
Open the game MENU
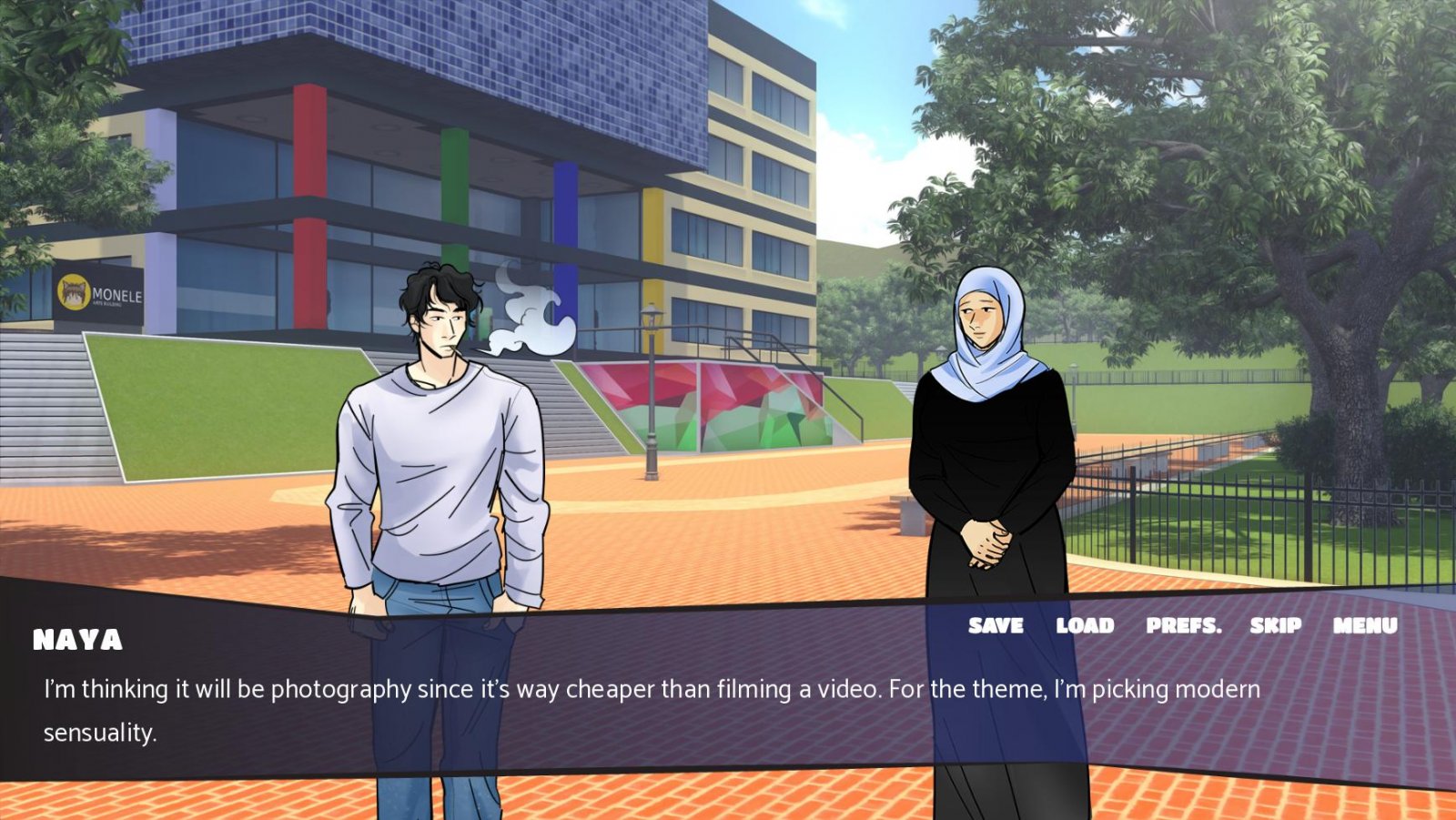pyautogui.click(x=1365, y=625)
